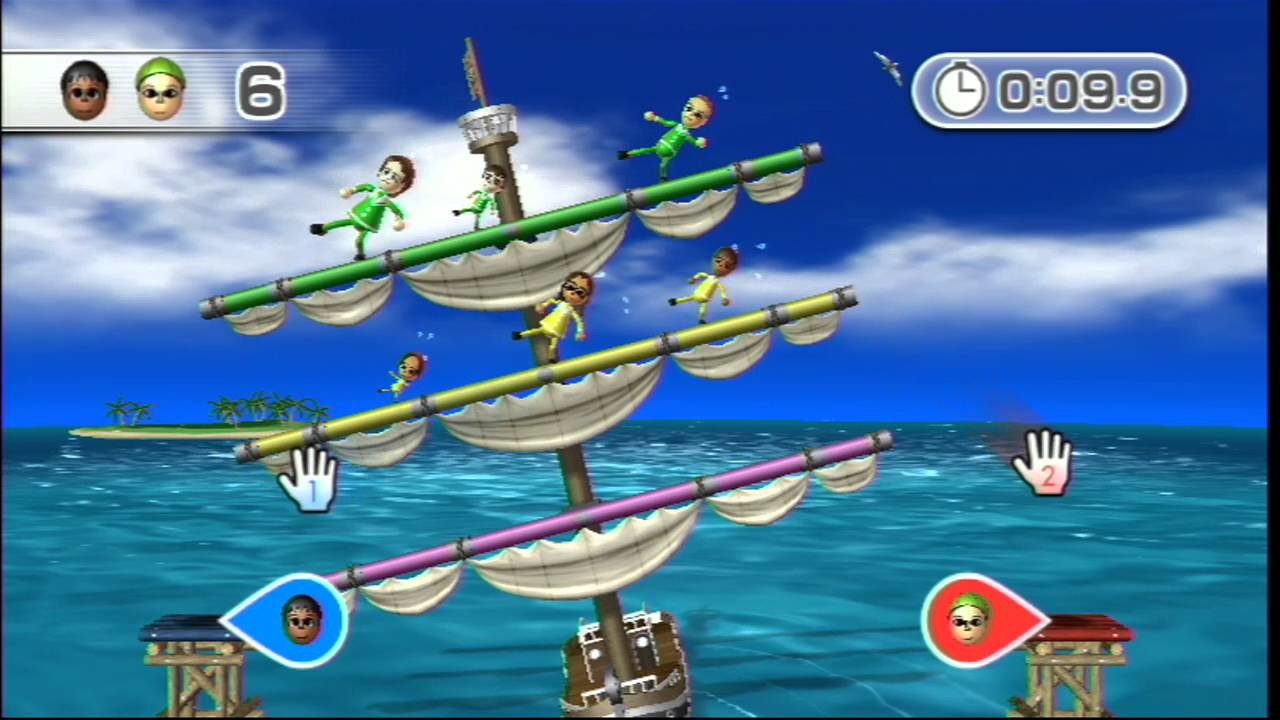The height and width of the screenshot is (720, 1280).
Task: Click the stopwatch icon in the timer display
Action: (x=962, y=90)
